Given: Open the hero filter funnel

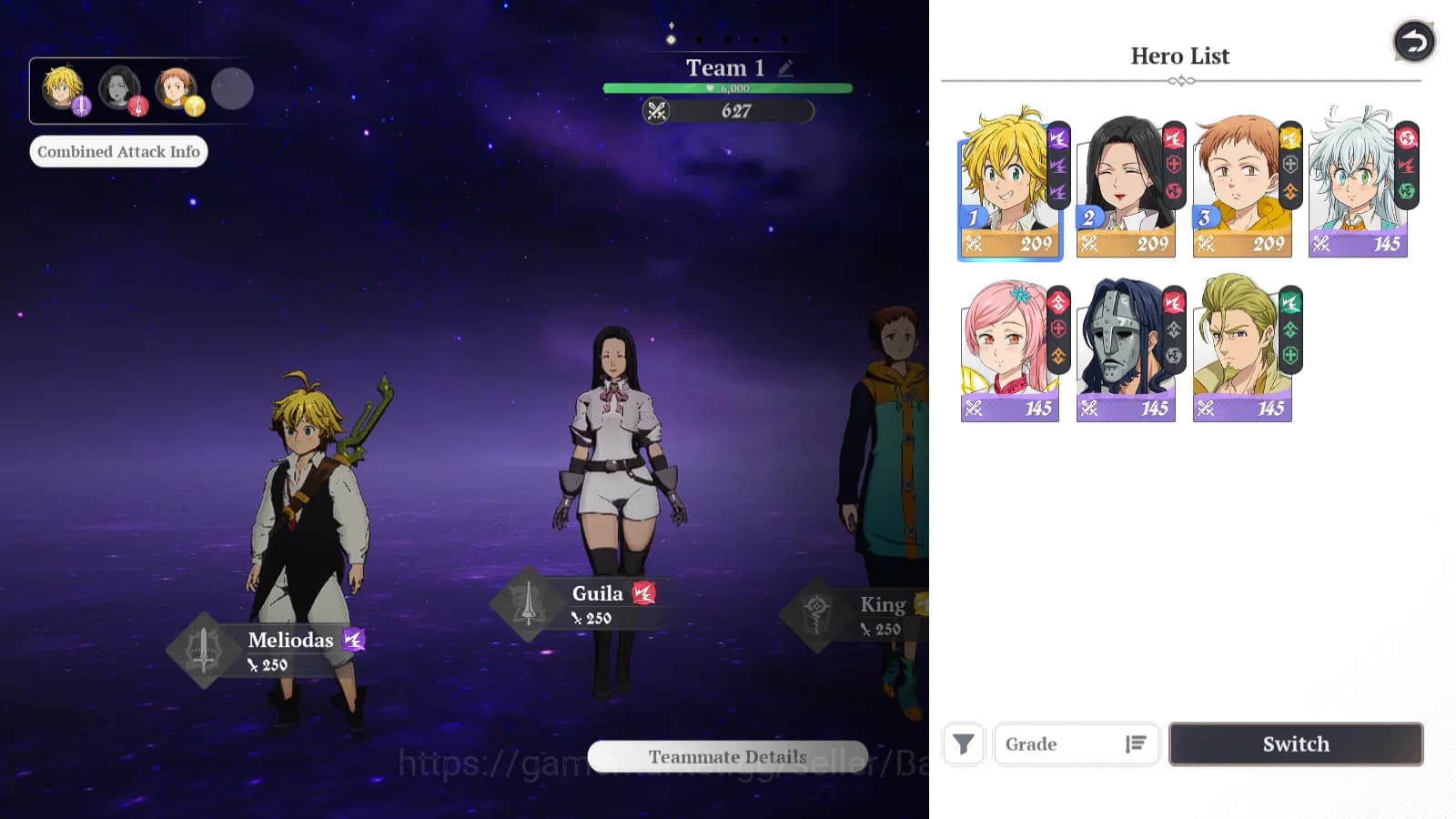Looking at the screenshot, I should point(963,744).
